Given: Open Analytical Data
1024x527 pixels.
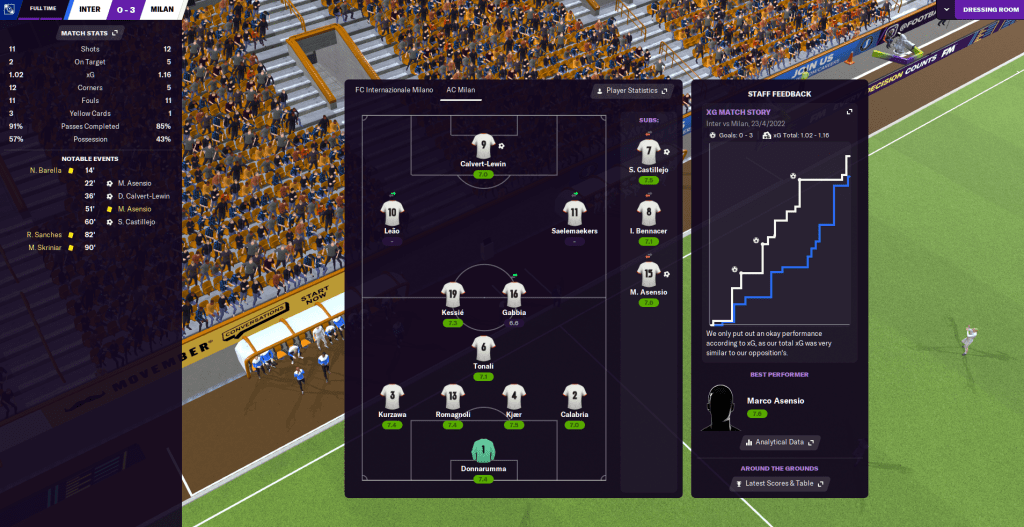Looking at the screenshot, I should 780,442.
